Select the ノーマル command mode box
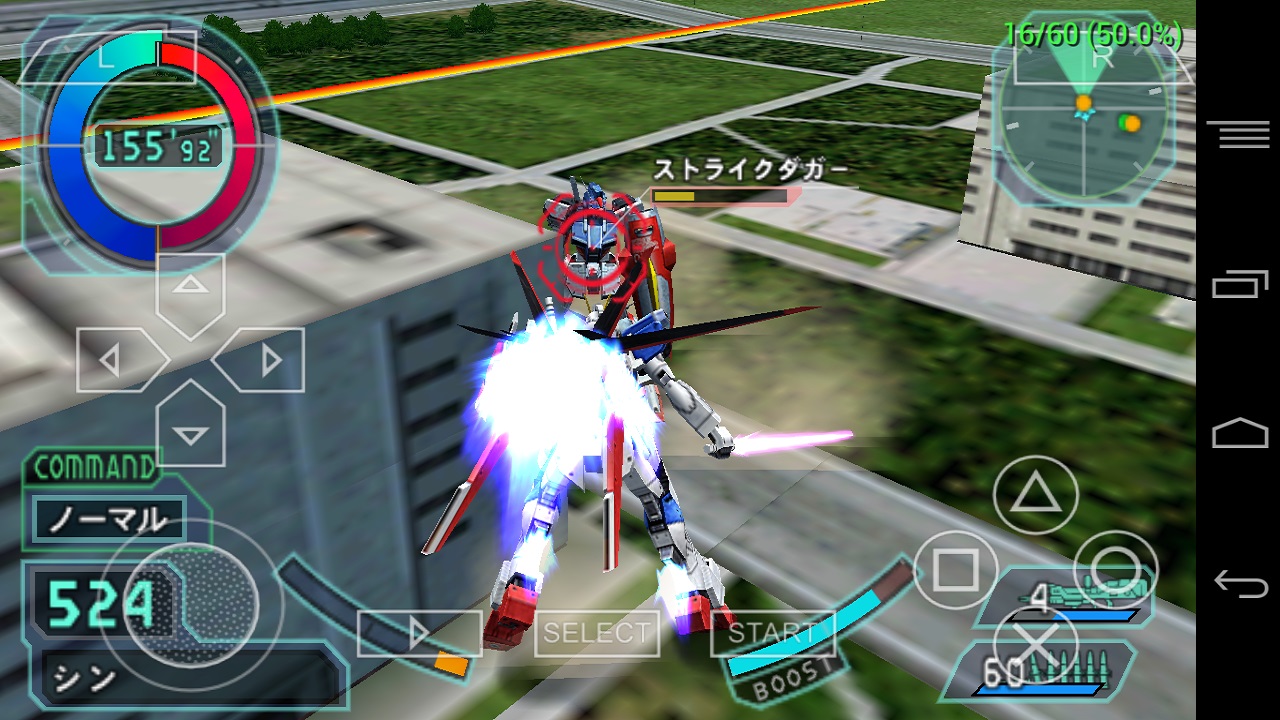Image resolution: width=1280 pixels, height=720 pixels. pyautogui.click(x=109, y=519)
